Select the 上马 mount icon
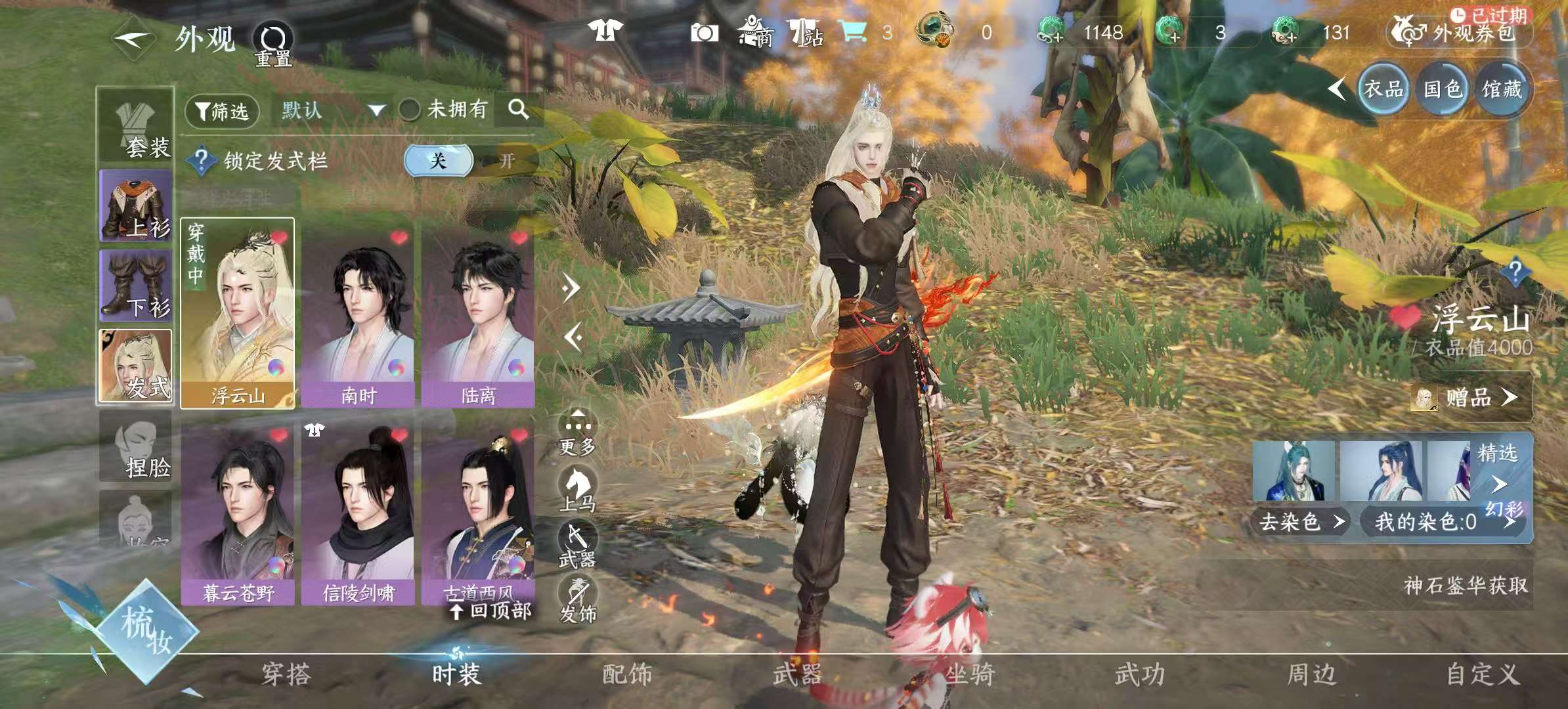 coord(577,486)
